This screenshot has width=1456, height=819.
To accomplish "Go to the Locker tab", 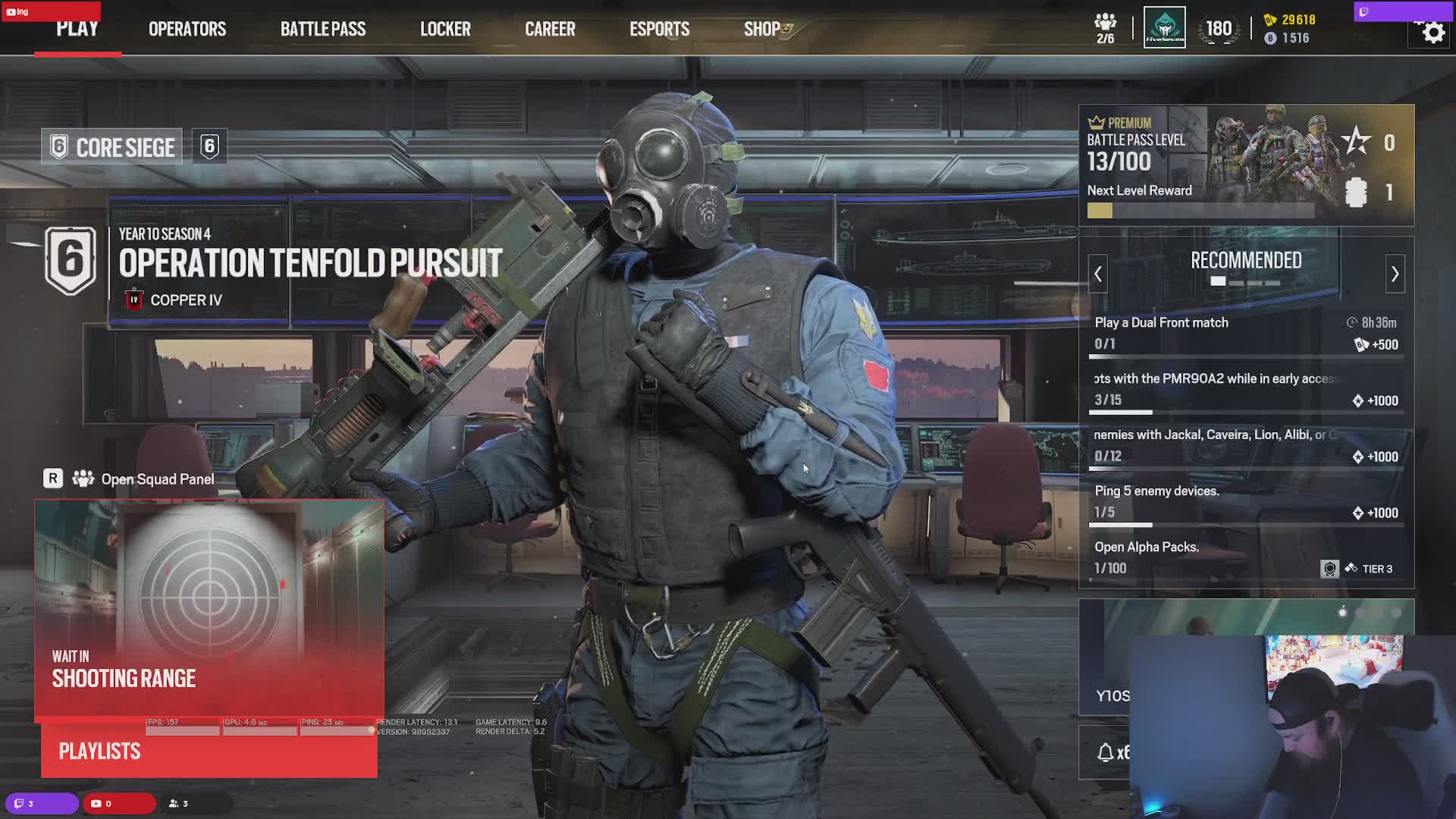I will pyautogui.click(x=445, y=29).
